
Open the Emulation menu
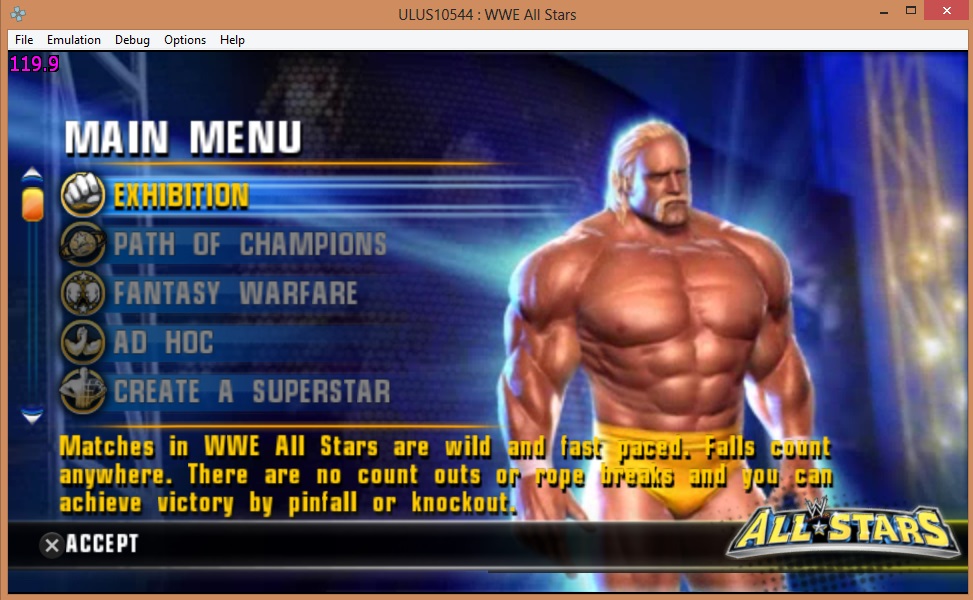point(74,40)
